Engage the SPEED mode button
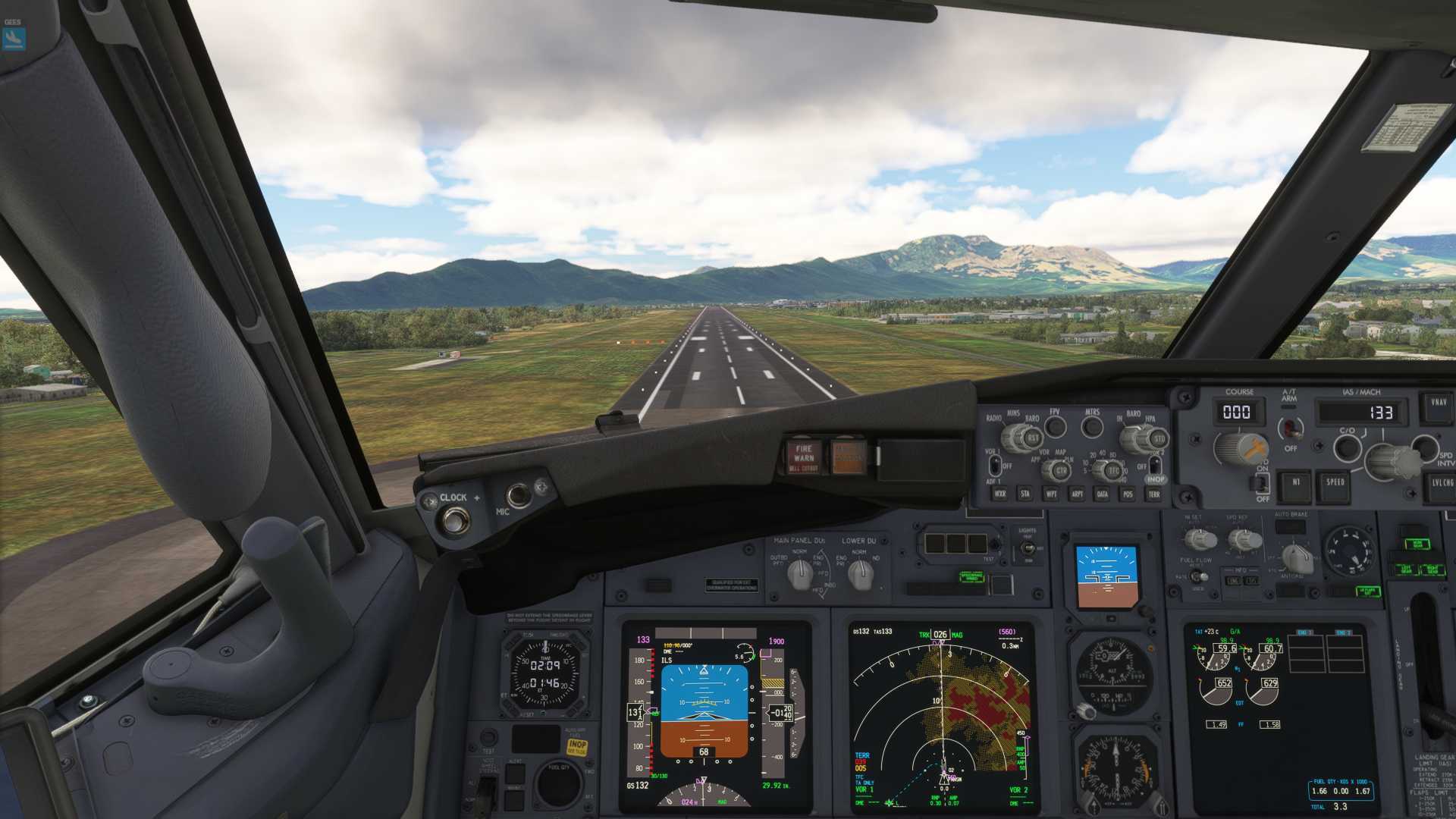The height and width of the screenshot is (819, 1456). [x=1335, y=483]
